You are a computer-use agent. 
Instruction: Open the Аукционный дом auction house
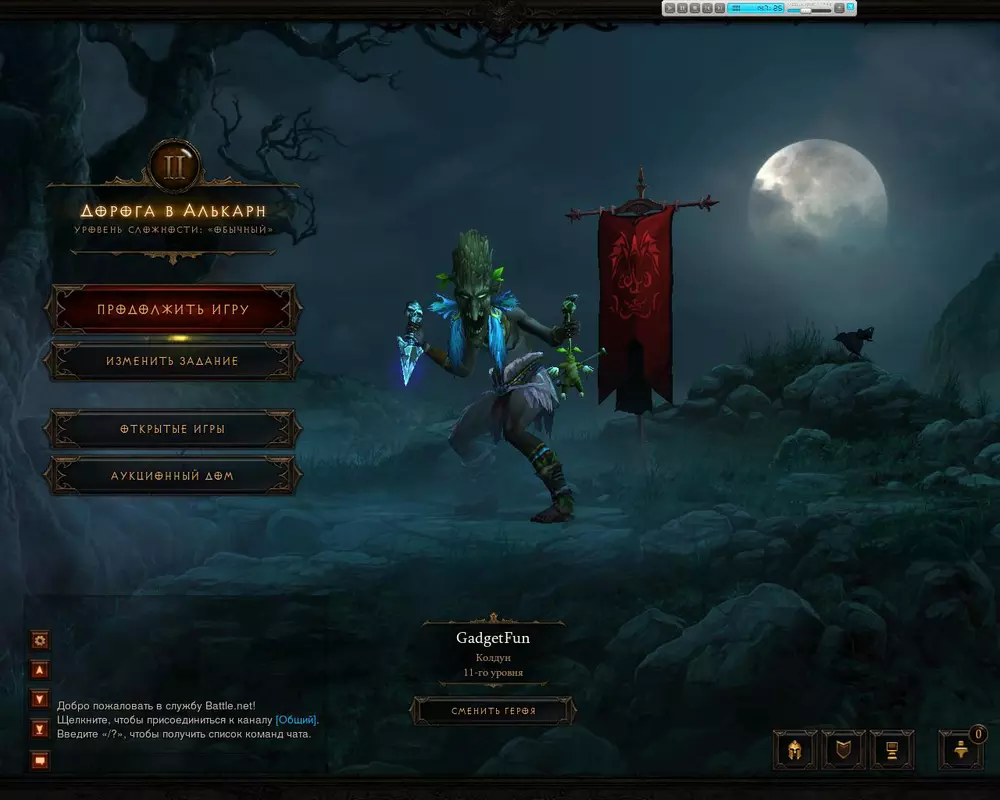pos(172,476)
